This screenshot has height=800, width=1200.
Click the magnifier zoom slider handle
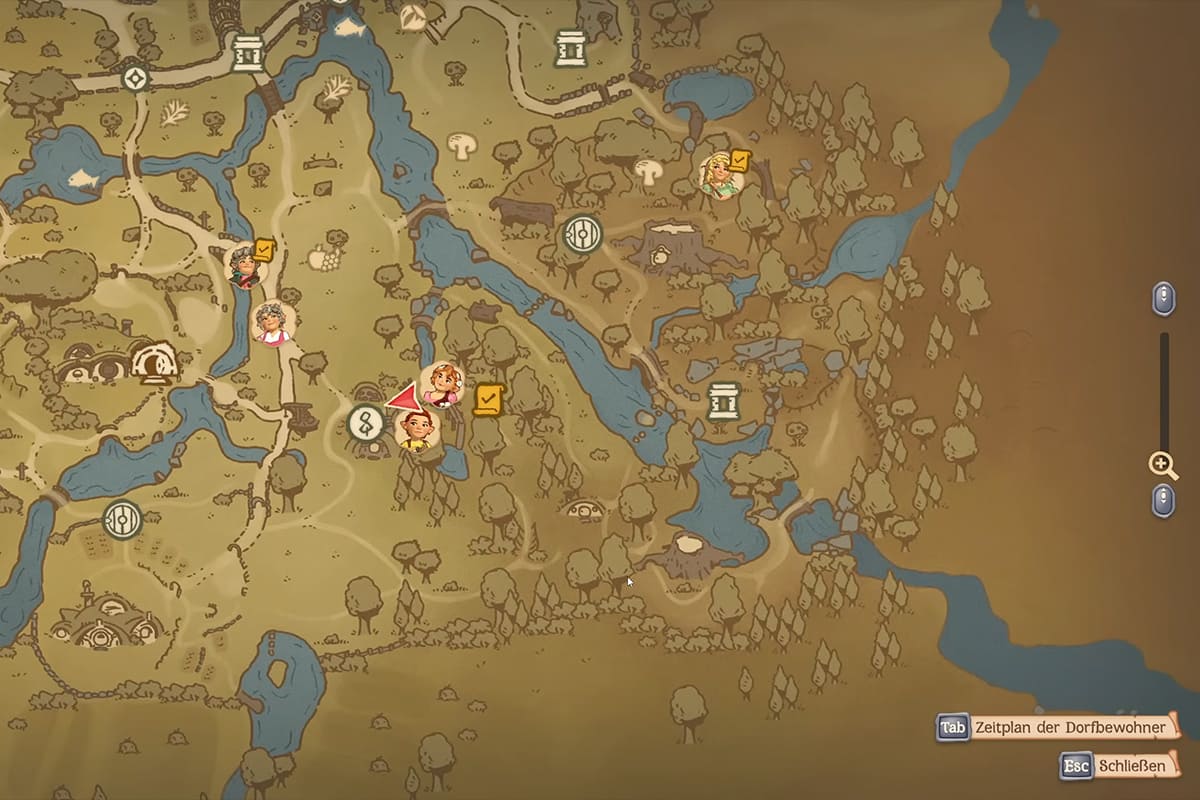point(1162,464)
